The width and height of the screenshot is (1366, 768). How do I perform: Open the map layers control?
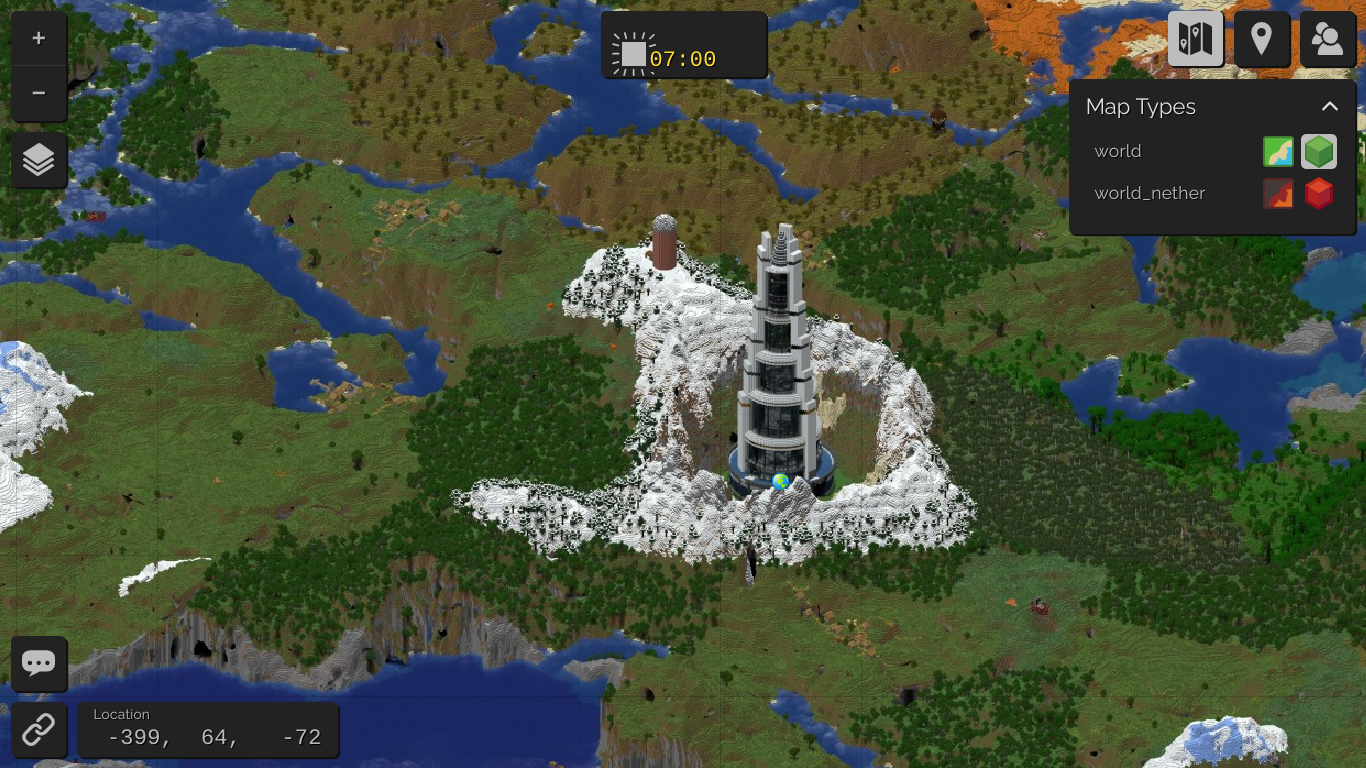(x=39, y=160)
